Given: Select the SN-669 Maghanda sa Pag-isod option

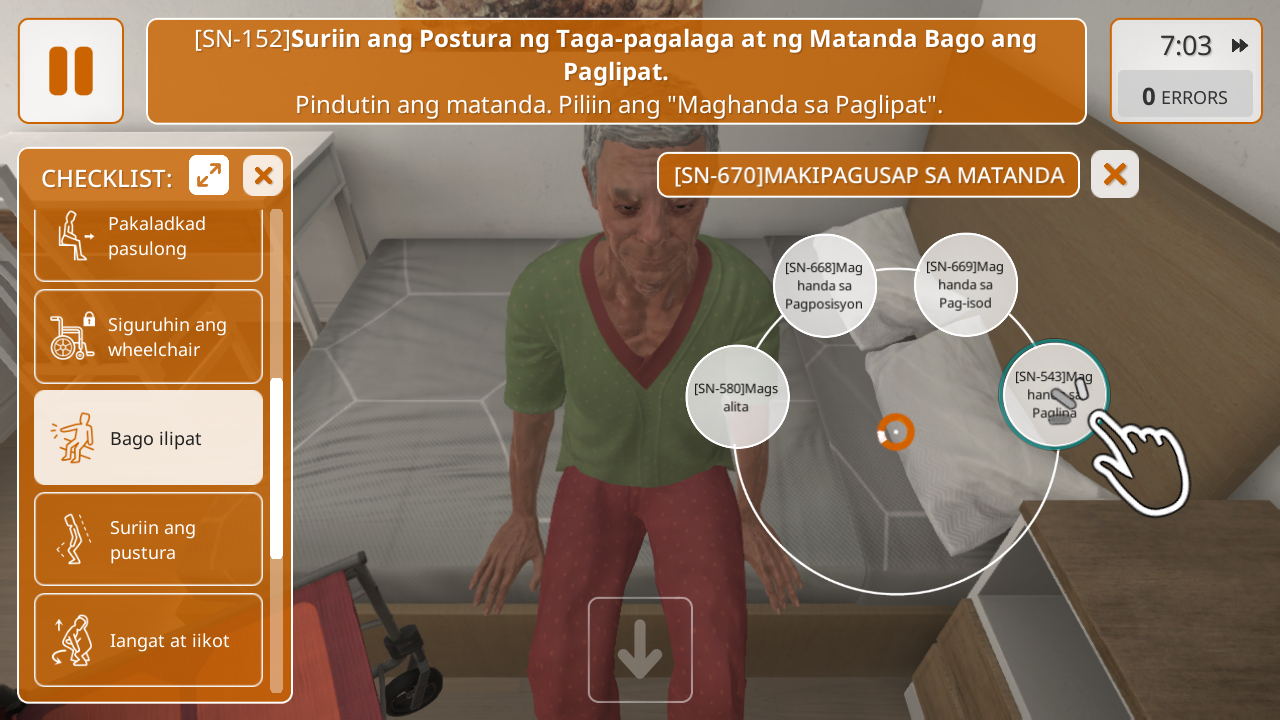Looking at the screenshot, I should point(965,284).
